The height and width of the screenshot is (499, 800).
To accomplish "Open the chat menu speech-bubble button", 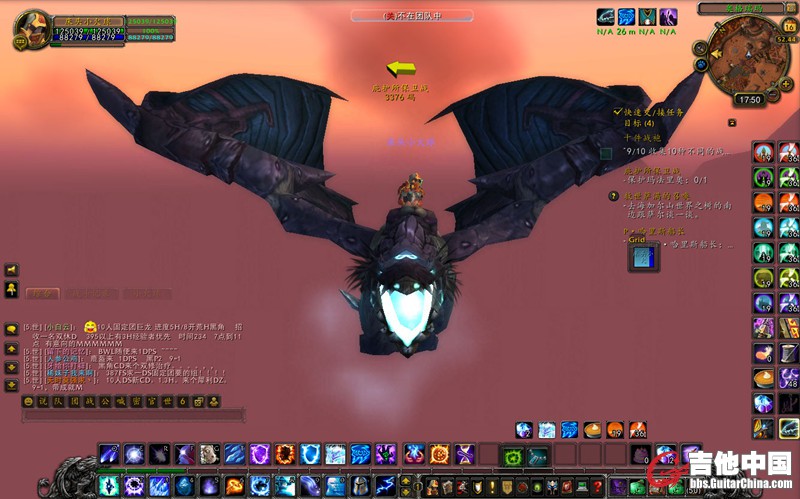I will 11,329.
